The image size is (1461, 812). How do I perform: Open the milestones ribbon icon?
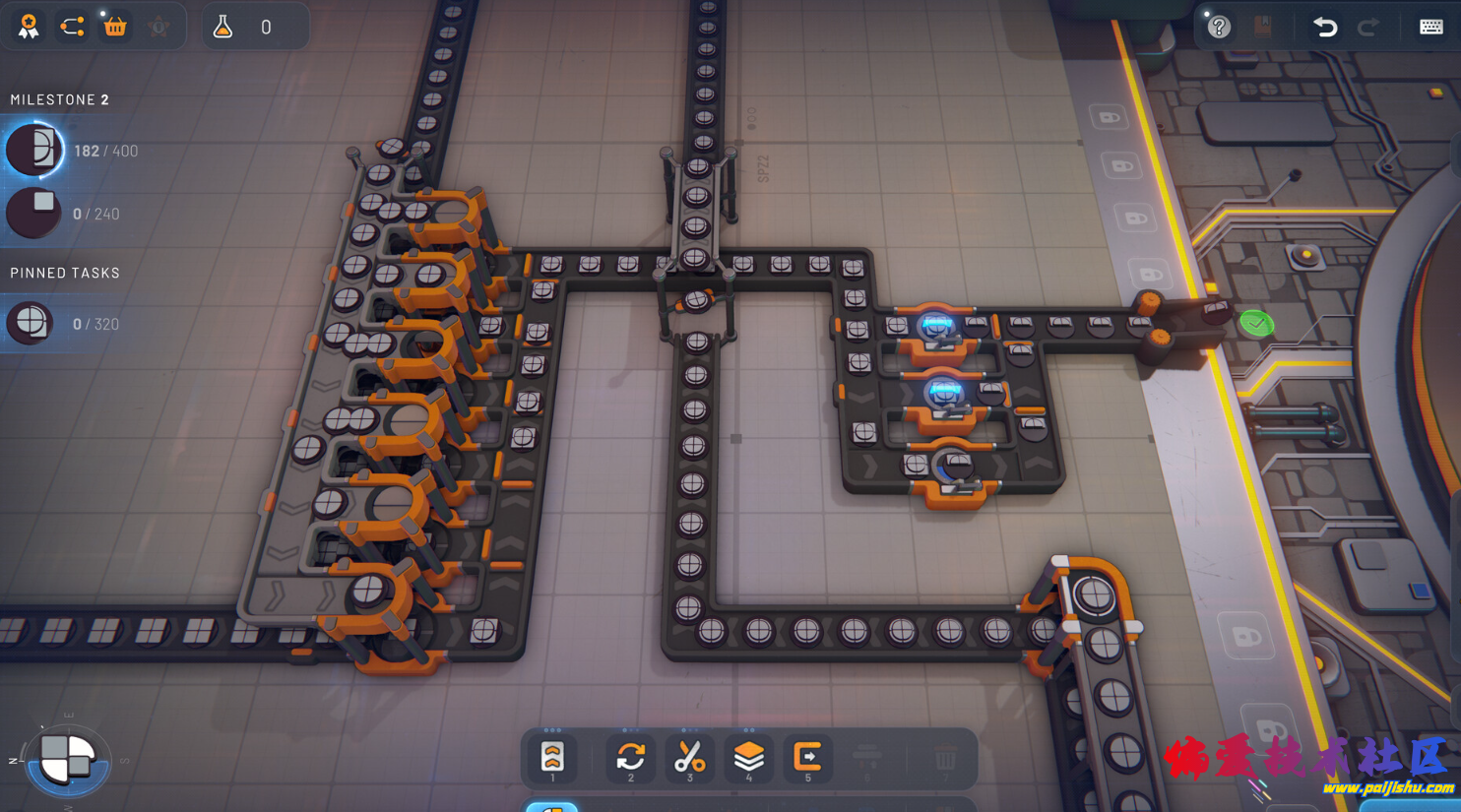[29, 27]
